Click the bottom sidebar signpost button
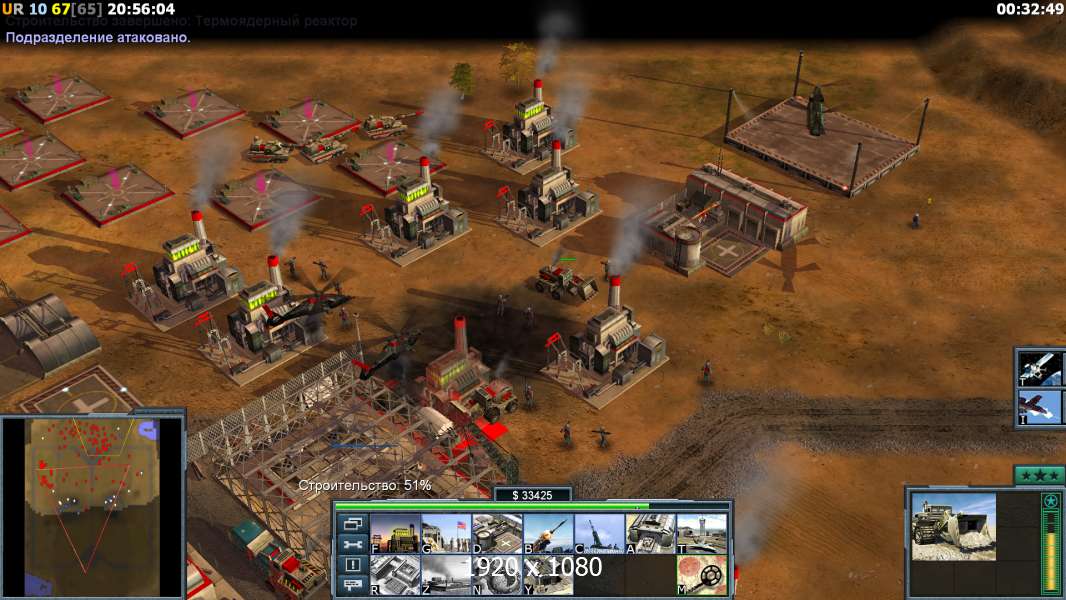1066x600 pixels. pyautogui.click(x=352, y=587)
